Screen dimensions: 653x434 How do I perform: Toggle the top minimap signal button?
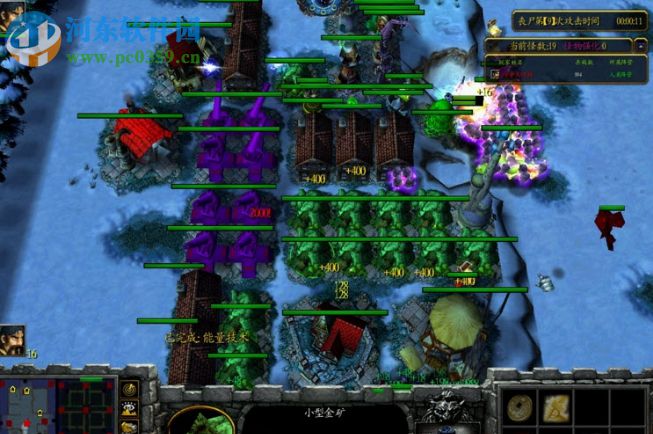tap(130, 388)
